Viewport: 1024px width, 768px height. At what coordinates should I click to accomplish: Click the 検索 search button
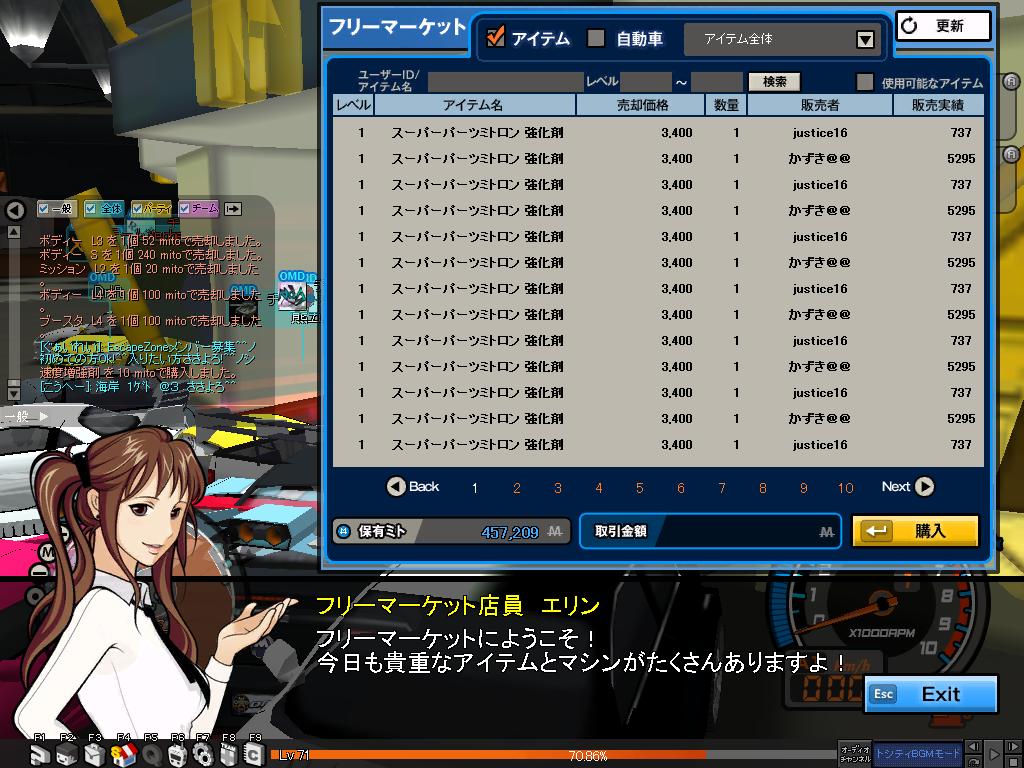[774, 82]
